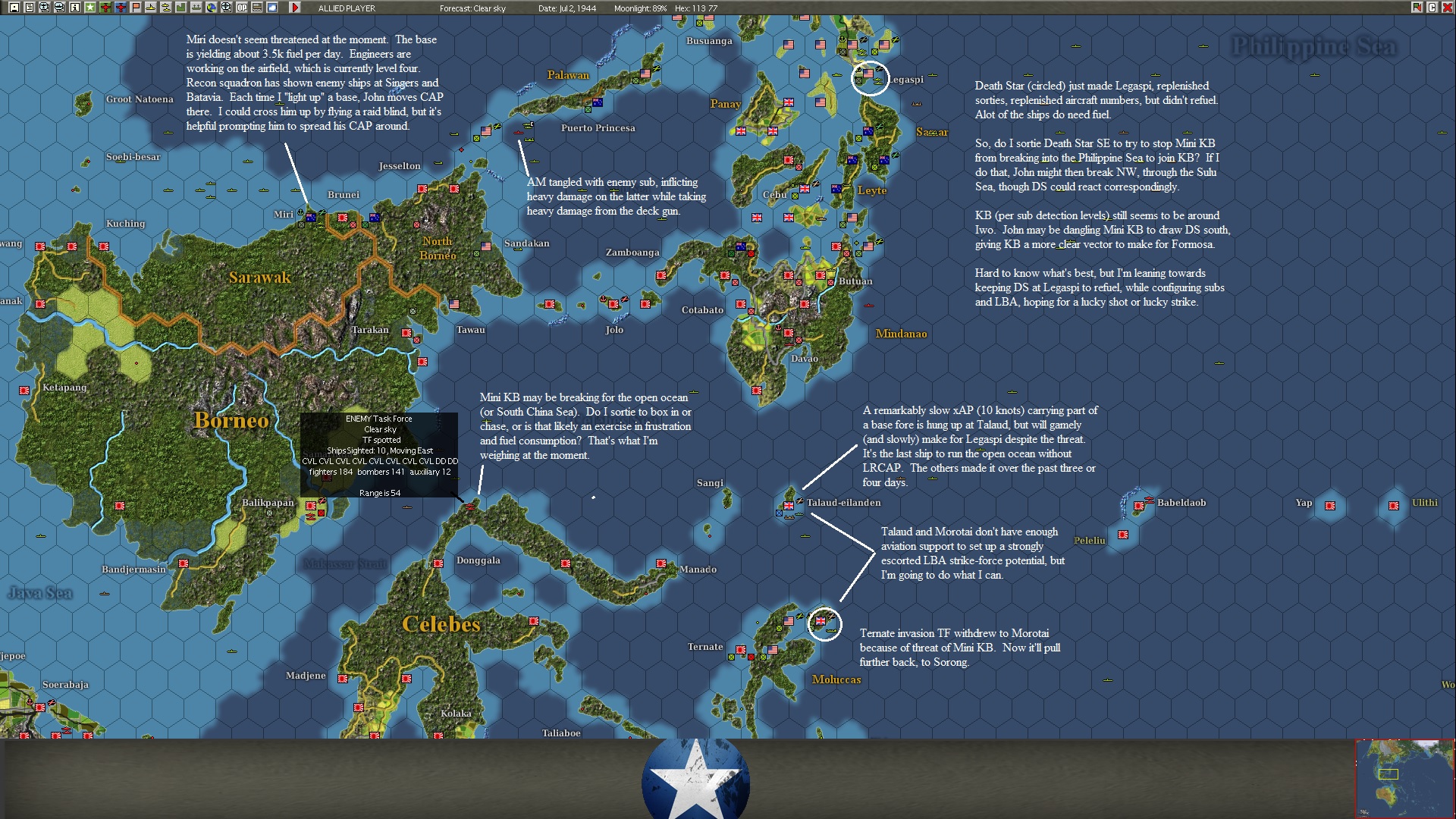Click the enemy Task Force counter in Makassar Strait
Screen dimensions: 1456x819
click(x=472, y=508)
